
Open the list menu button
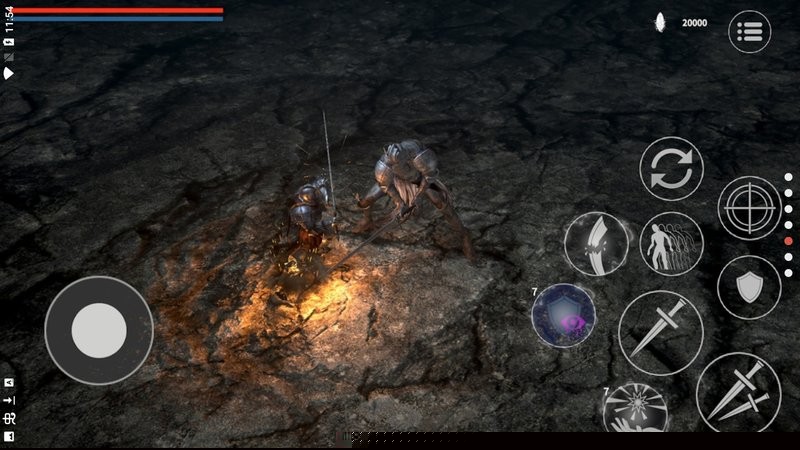[749, 32]
